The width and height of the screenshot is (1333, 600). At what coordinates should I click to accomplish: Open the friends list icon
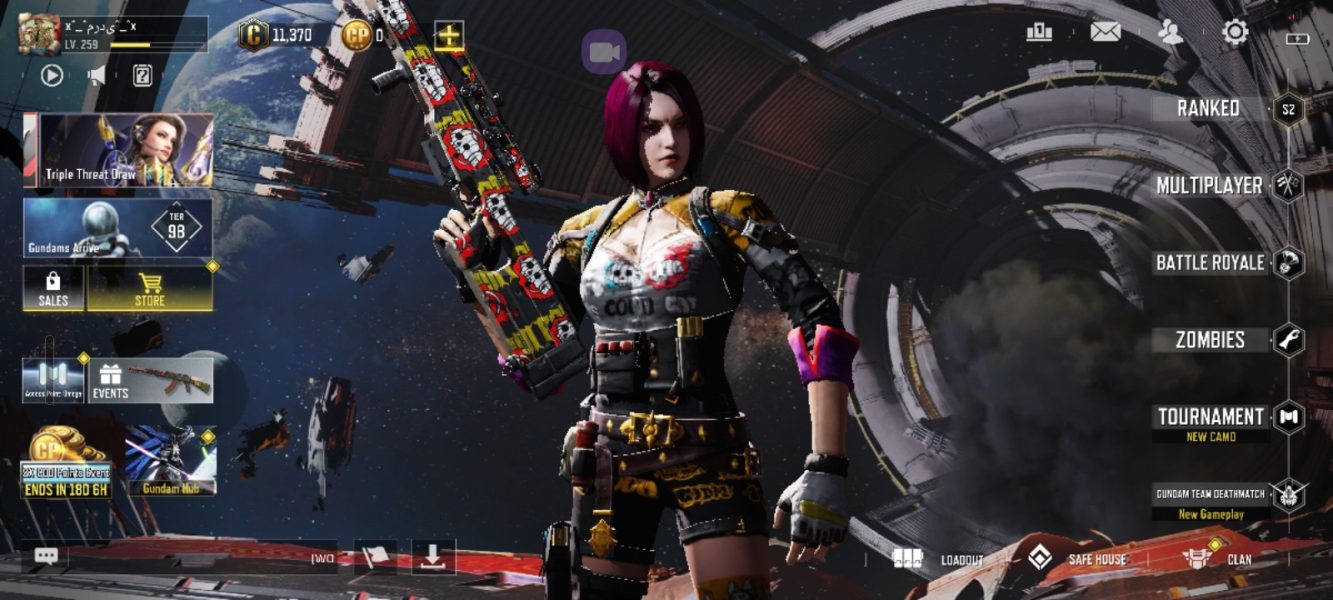click(1169, 32)
